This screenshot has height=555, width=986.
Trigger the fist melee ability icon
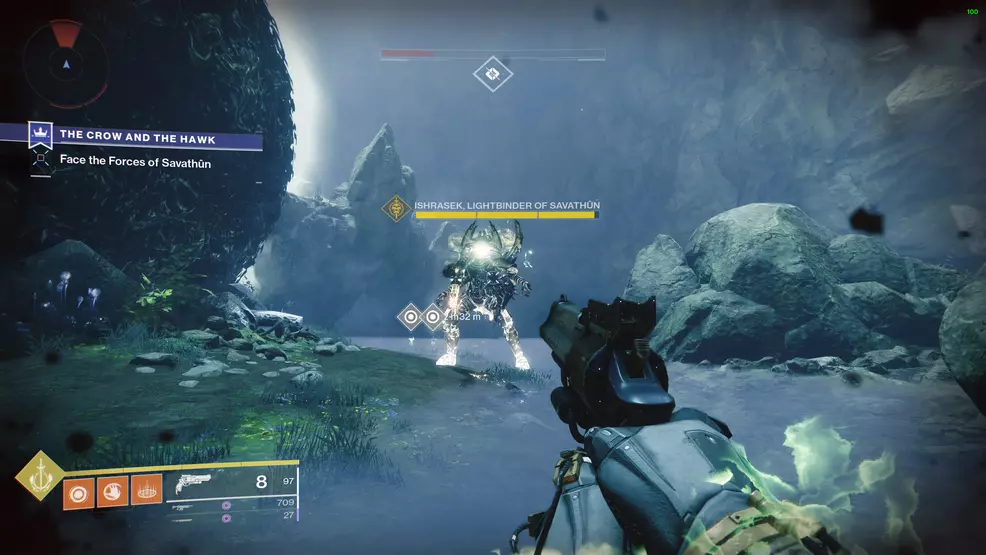(x=113, y=492)
